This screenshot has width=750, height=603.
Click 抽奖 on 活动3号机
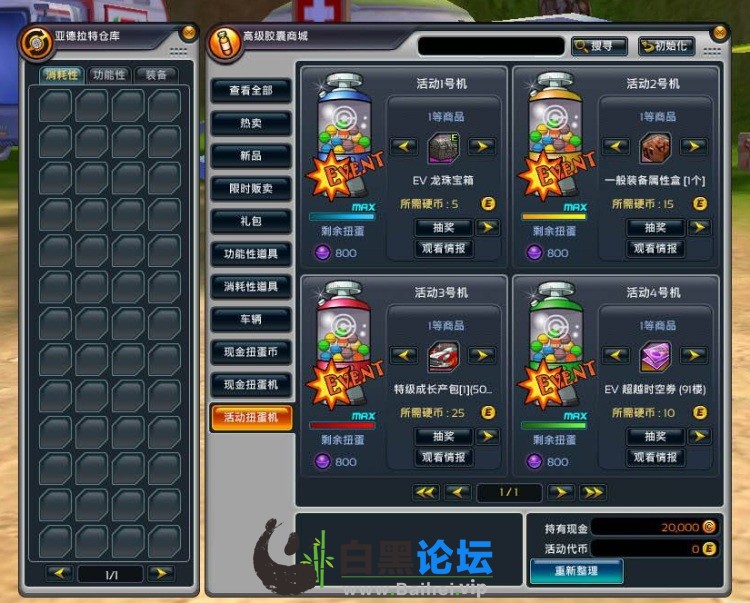443,436
